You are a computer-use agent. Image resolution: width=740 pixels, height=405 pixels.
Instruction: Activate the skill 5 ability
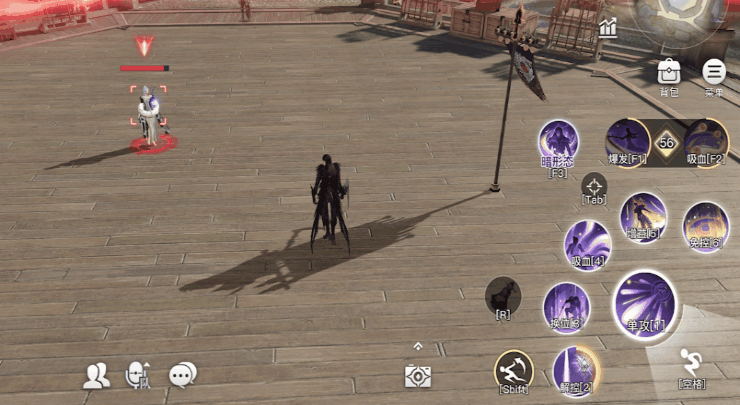[x=642, y=215]
